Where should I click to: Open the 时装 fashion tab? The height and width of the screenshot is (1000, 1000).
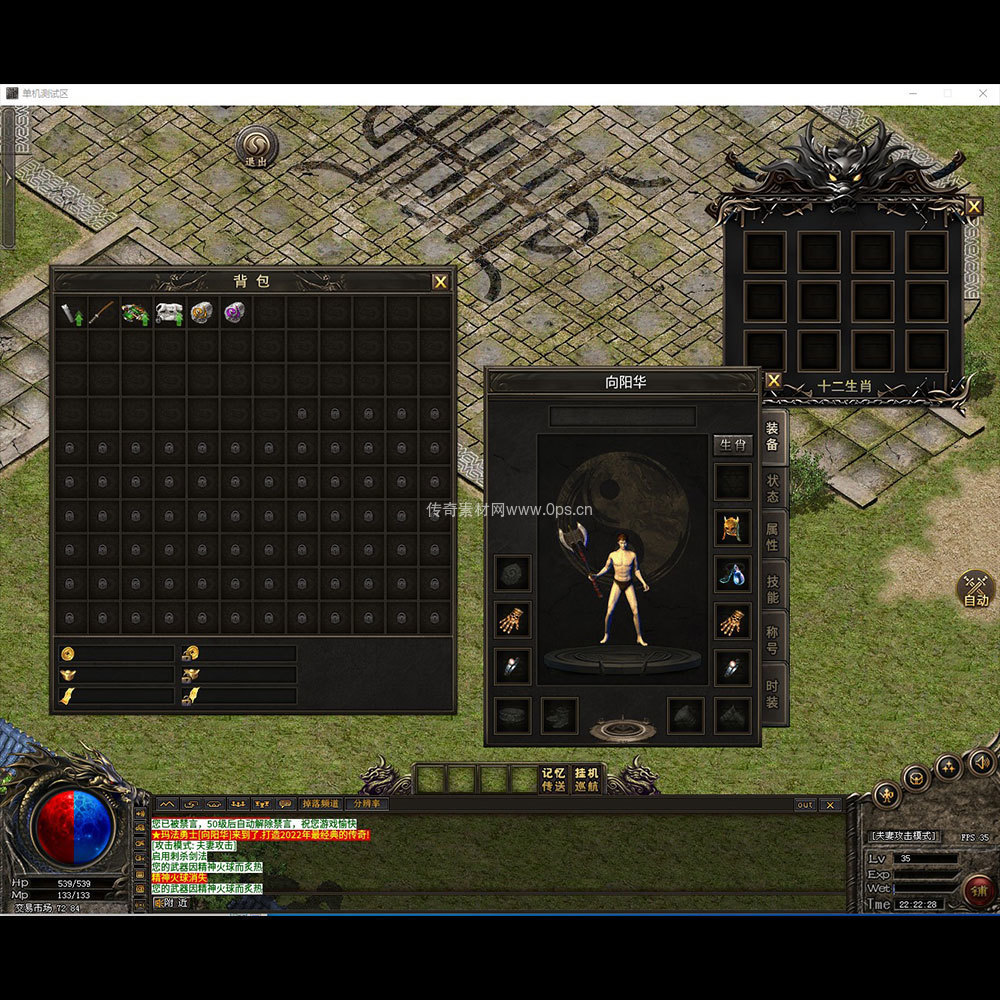click(773, 693)
